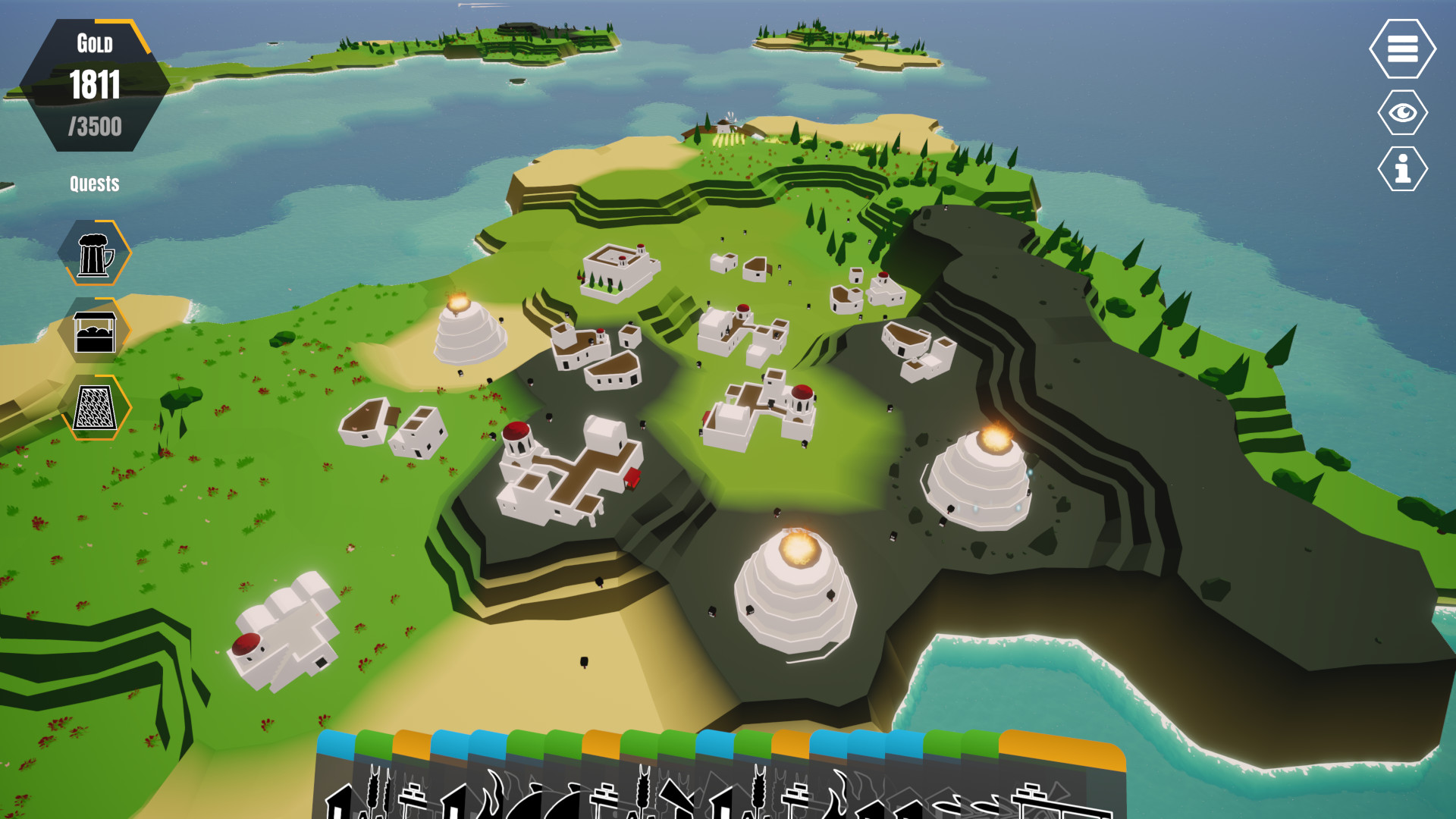This screenshot has width=1456, height=819.
Task: Toggle the beer mug quest tracker
Action: tap(96, 254)
